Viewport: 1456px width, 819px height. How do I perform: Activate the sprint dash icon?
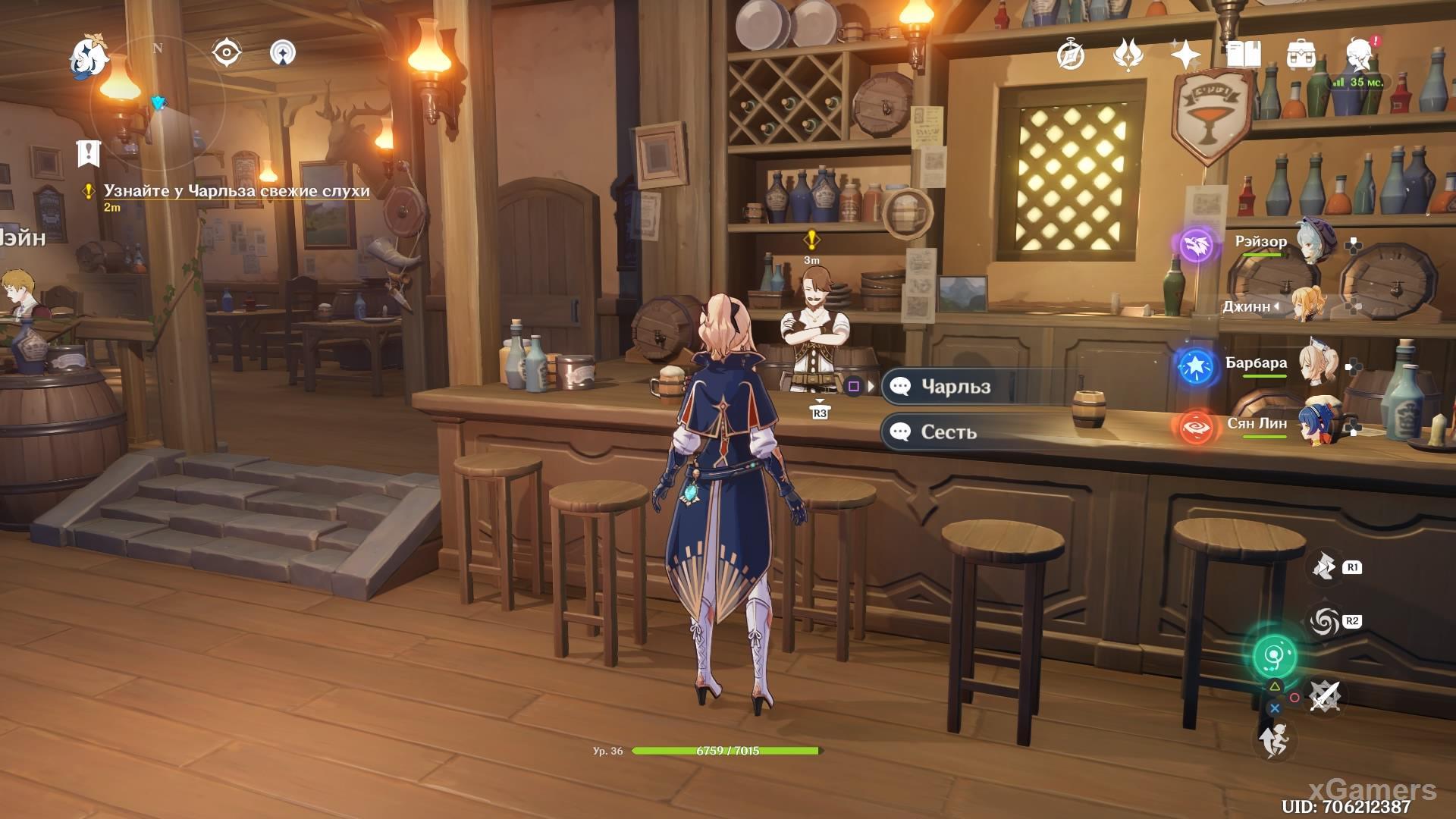pyautogui.click(x=1274, y=739)
